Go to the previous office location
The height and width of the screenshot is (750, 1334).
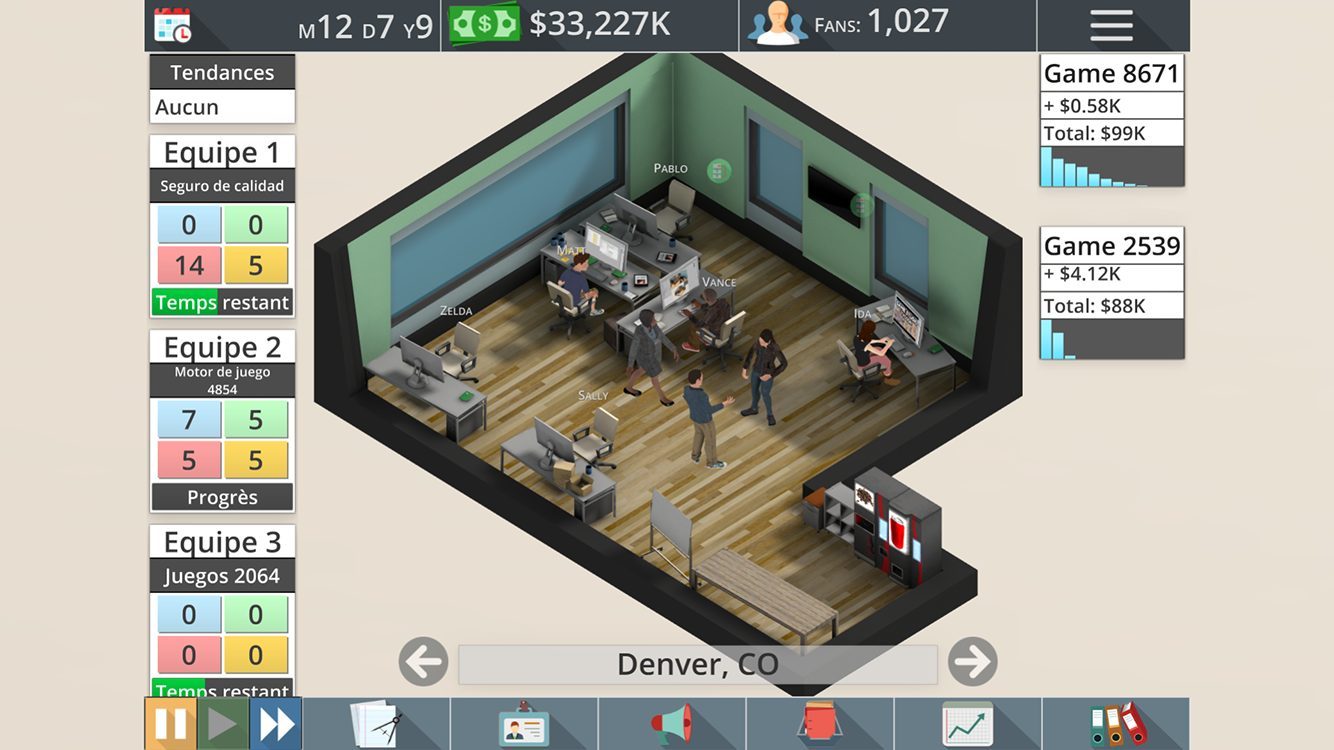[423, 662]
